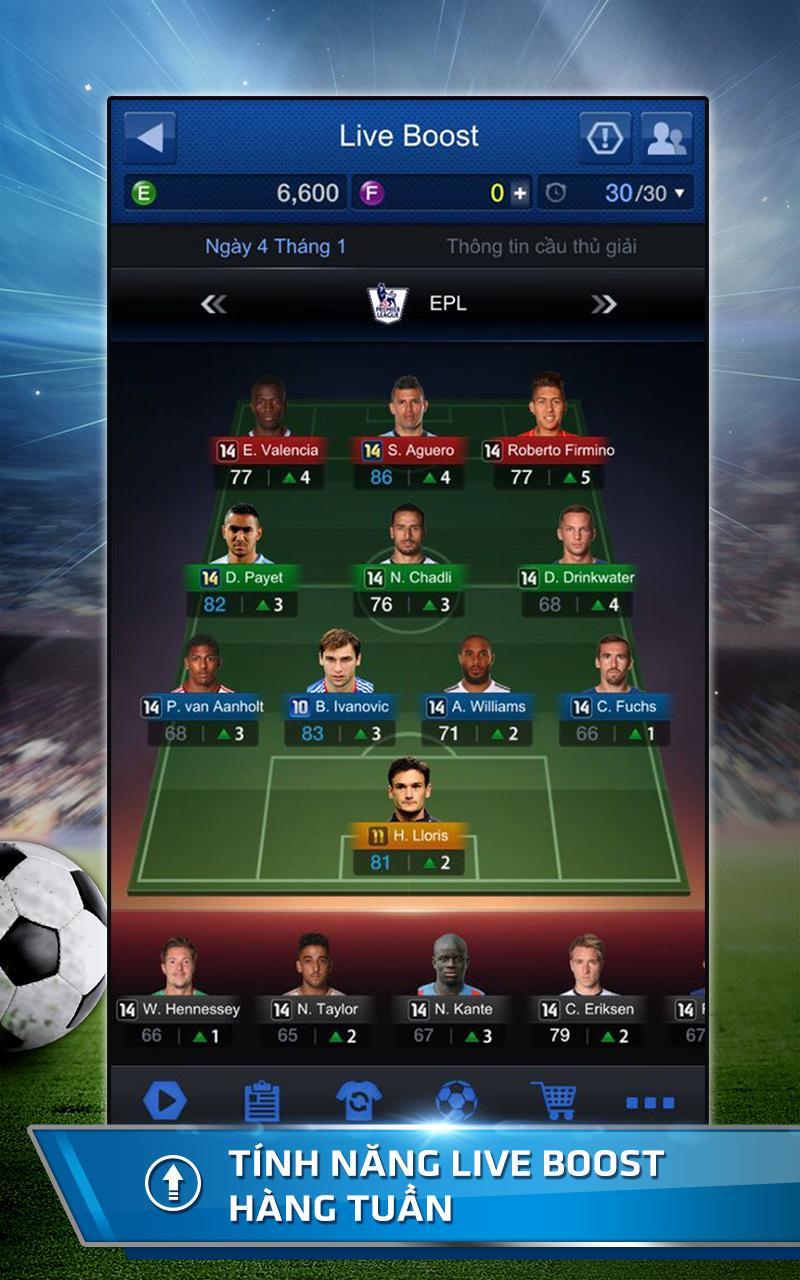Tap the play arrow navigation icon
The width and height of the screenshot is (800, 1280).
click(x=165, y=1101)
